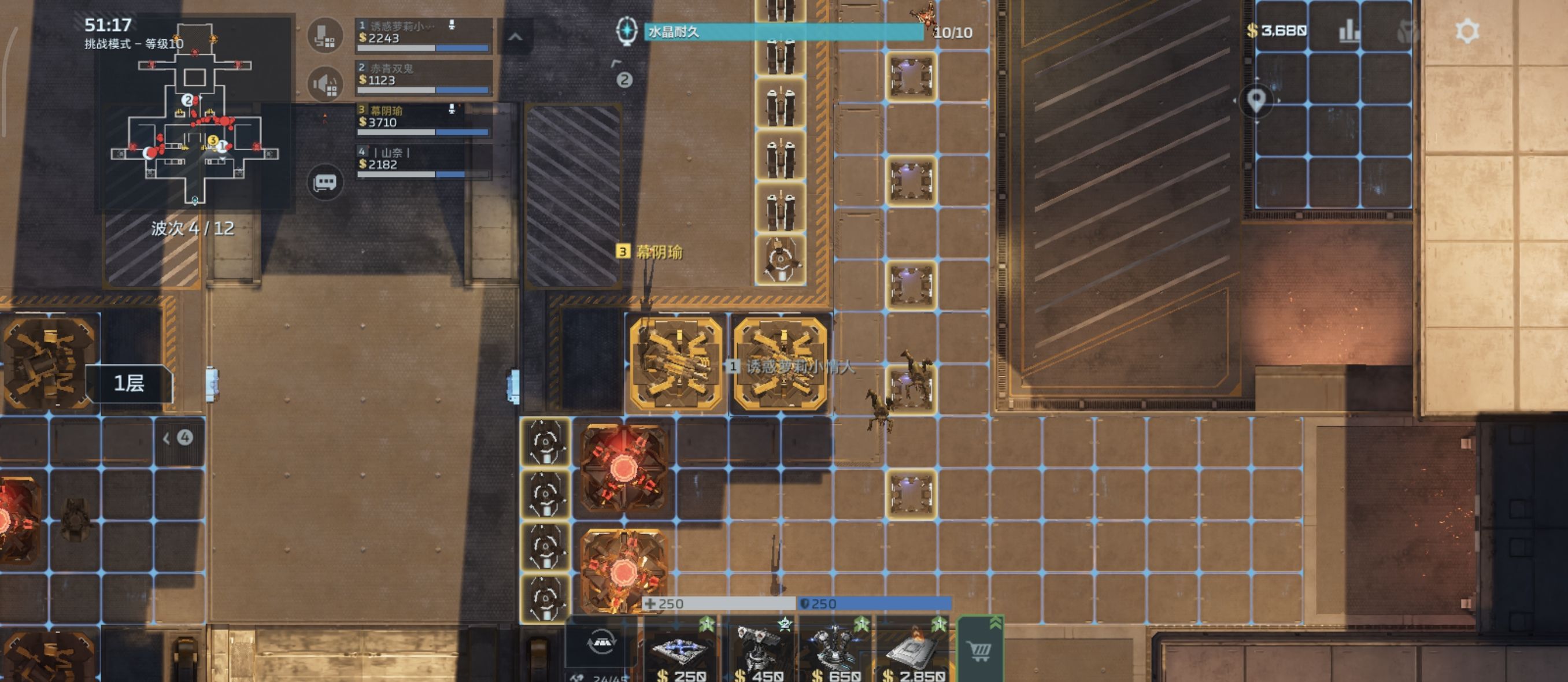Show the bar chart statistics panel

tap(1349, 31)
